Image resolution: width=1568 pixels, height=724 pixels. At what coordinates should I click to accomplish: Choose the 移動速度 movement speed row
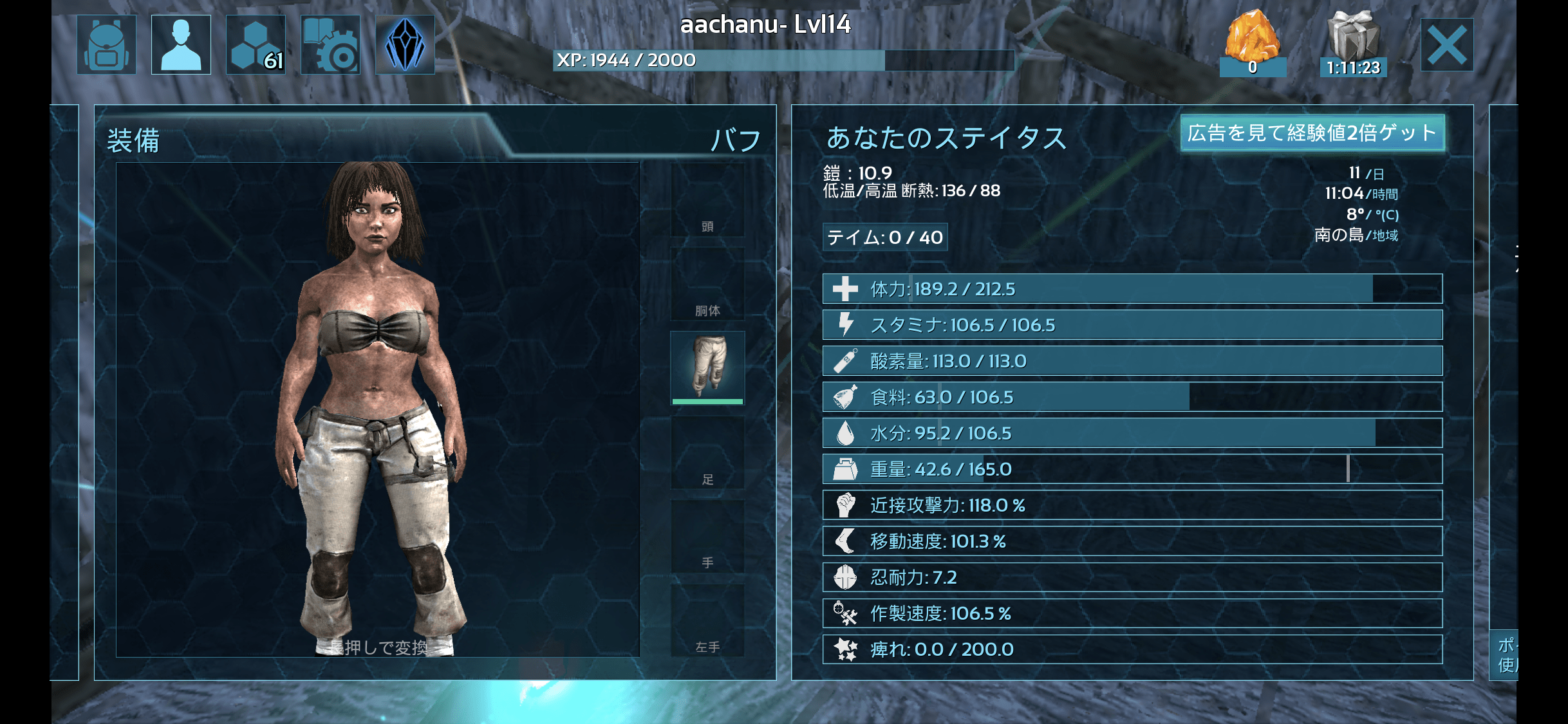click(x=1132, y=541)
